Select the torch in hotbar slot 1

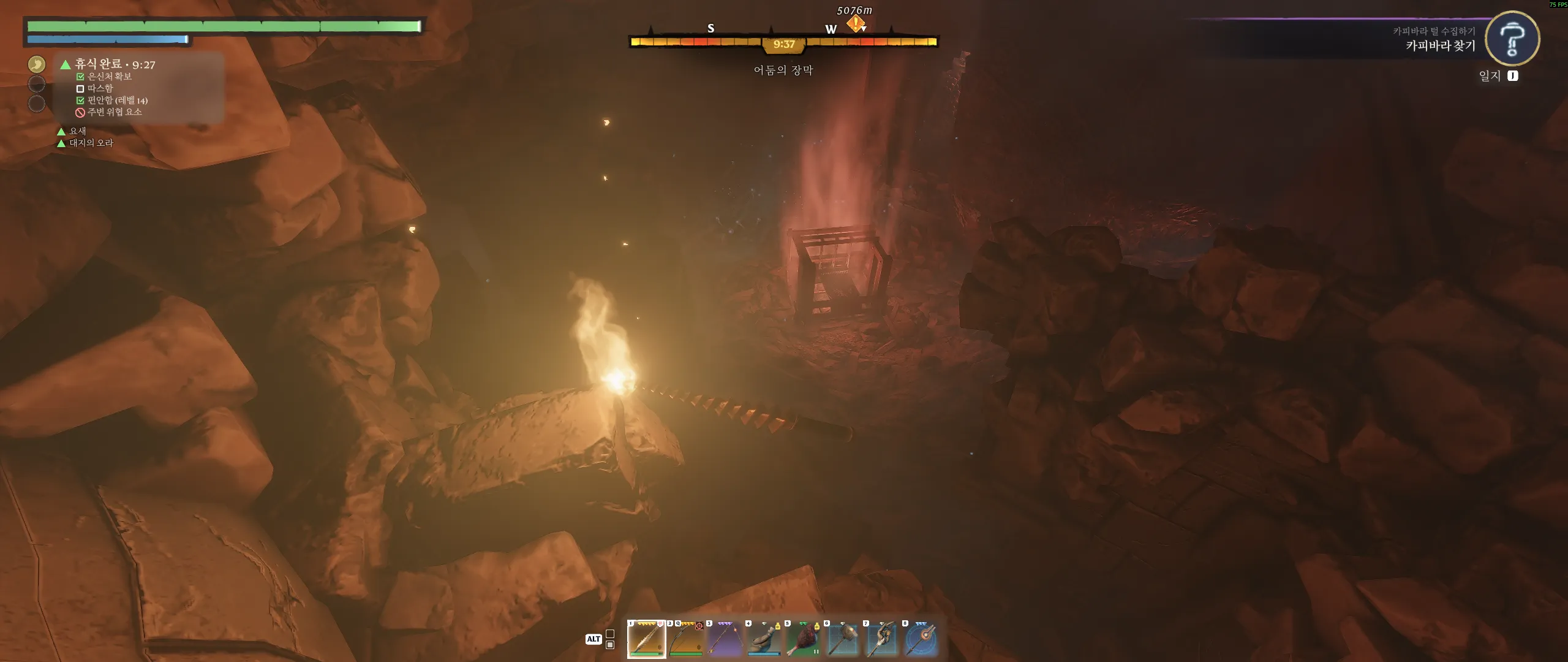click(646, 639)
